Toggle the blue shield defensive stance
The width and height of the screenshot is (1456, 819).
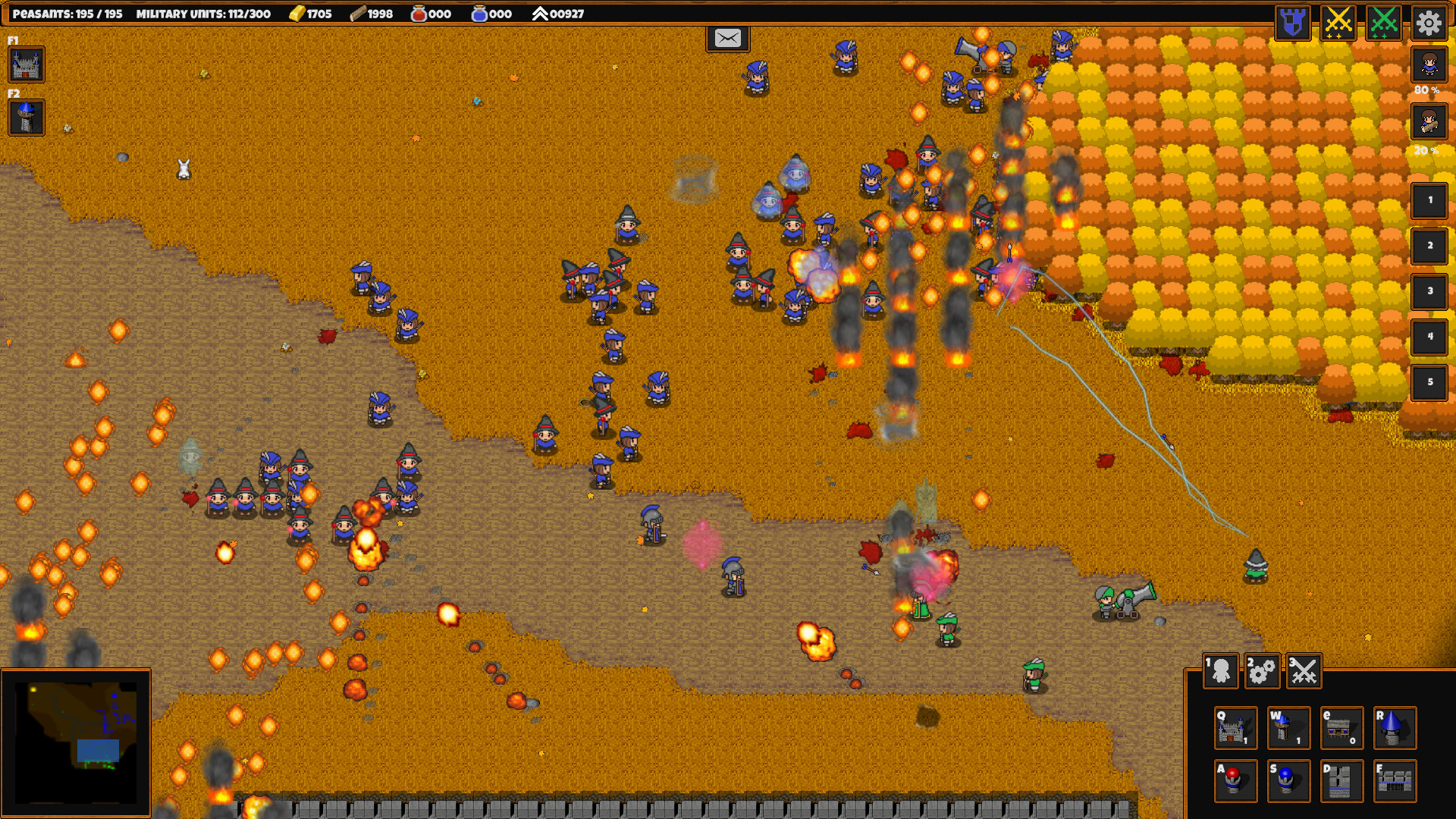coord(1291,23)
